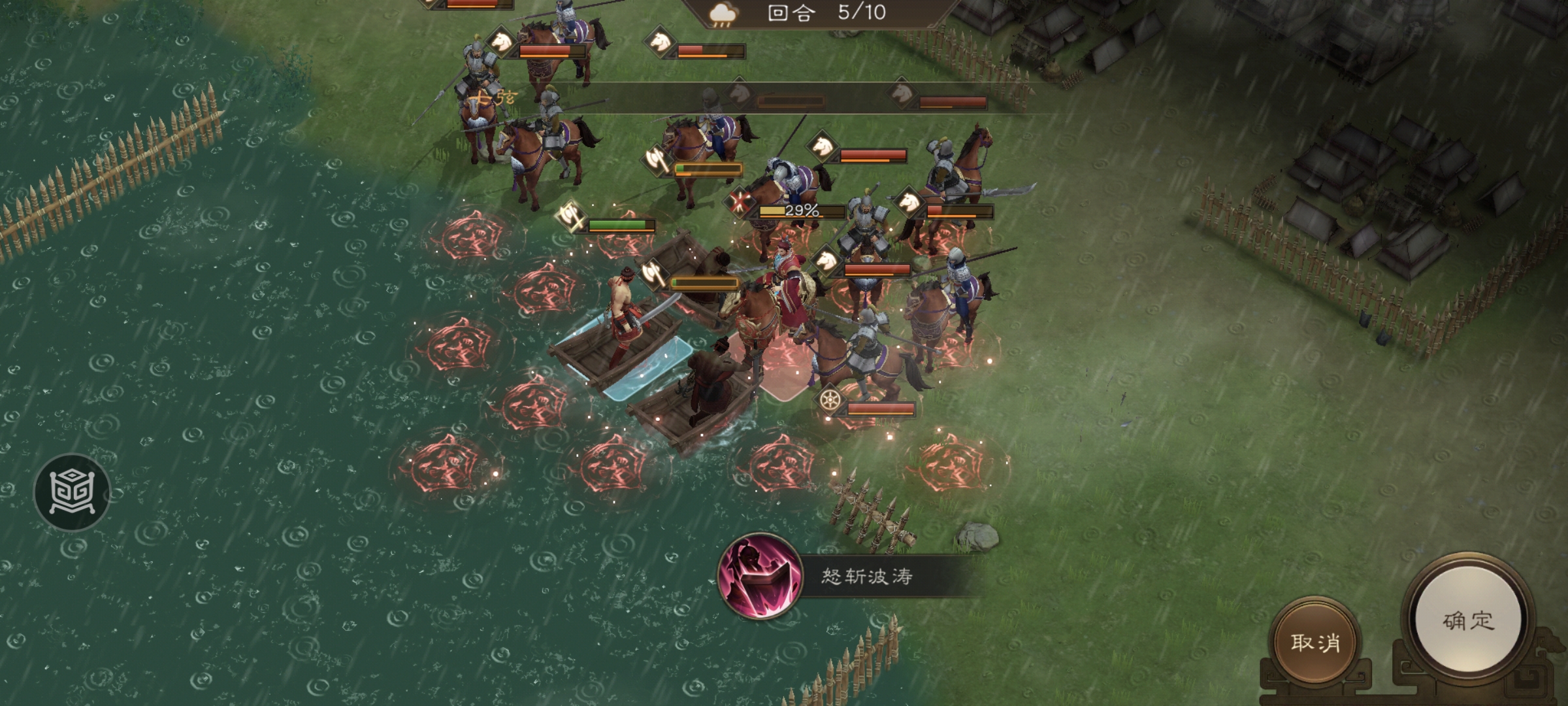Screen dimensions: 1568x706
Task: Open the maze cube icon menu
Action: [x=72, y=492]
